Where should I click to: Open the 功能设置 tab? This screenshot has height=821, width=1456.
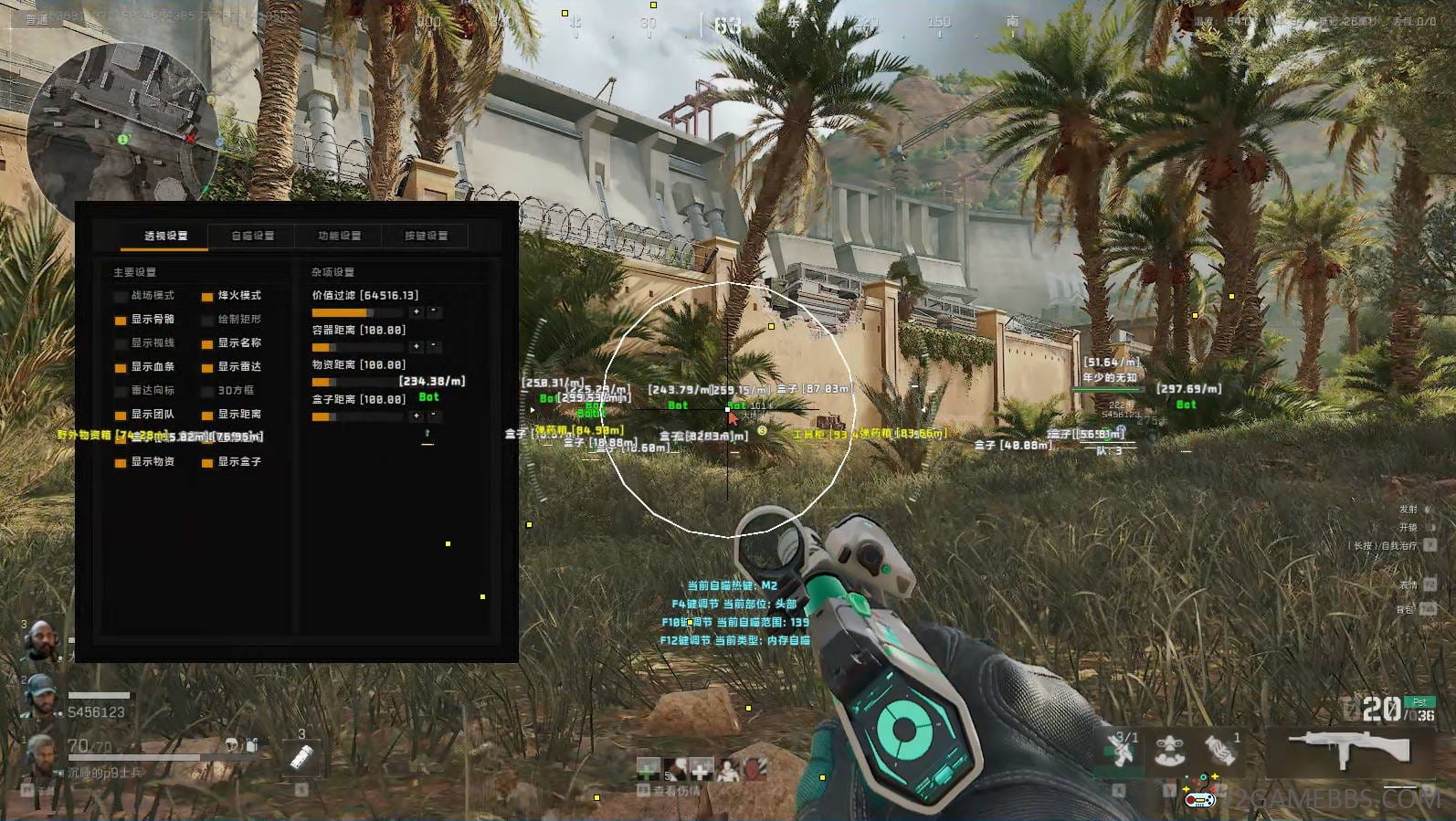click(339, 236)
